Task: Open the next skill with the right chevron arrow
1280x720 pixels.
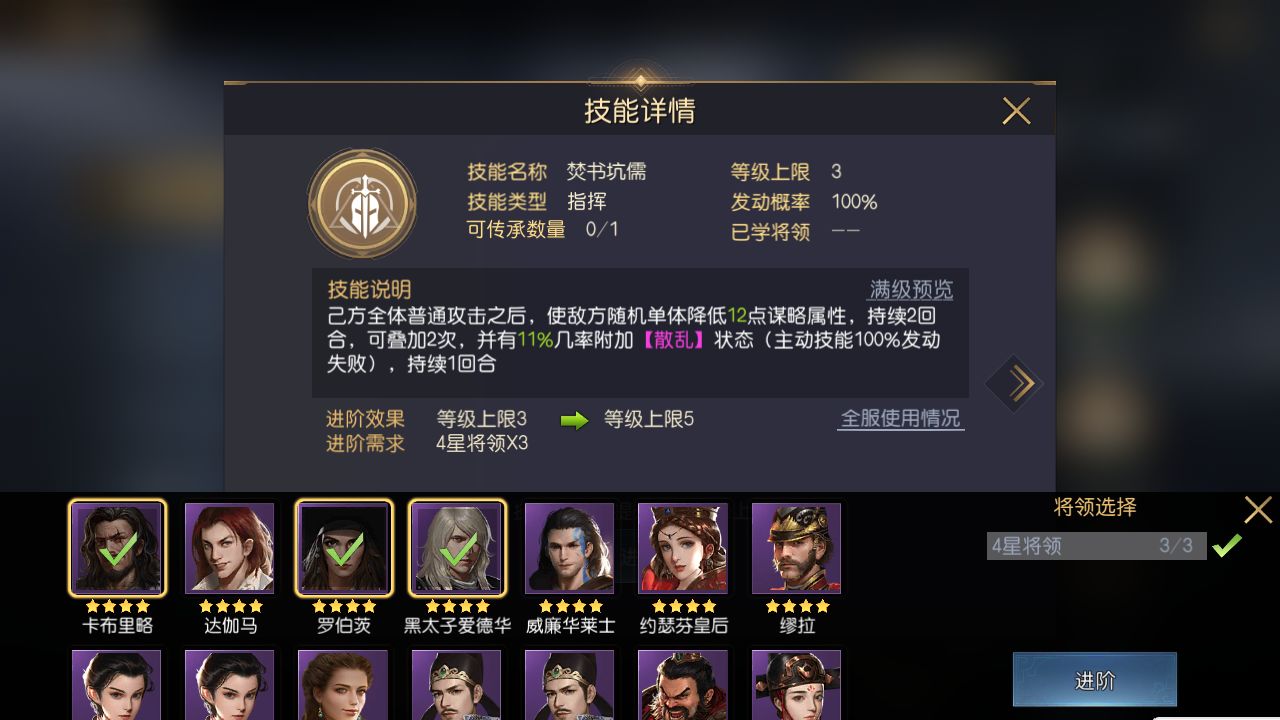Action: [1016, 384]
